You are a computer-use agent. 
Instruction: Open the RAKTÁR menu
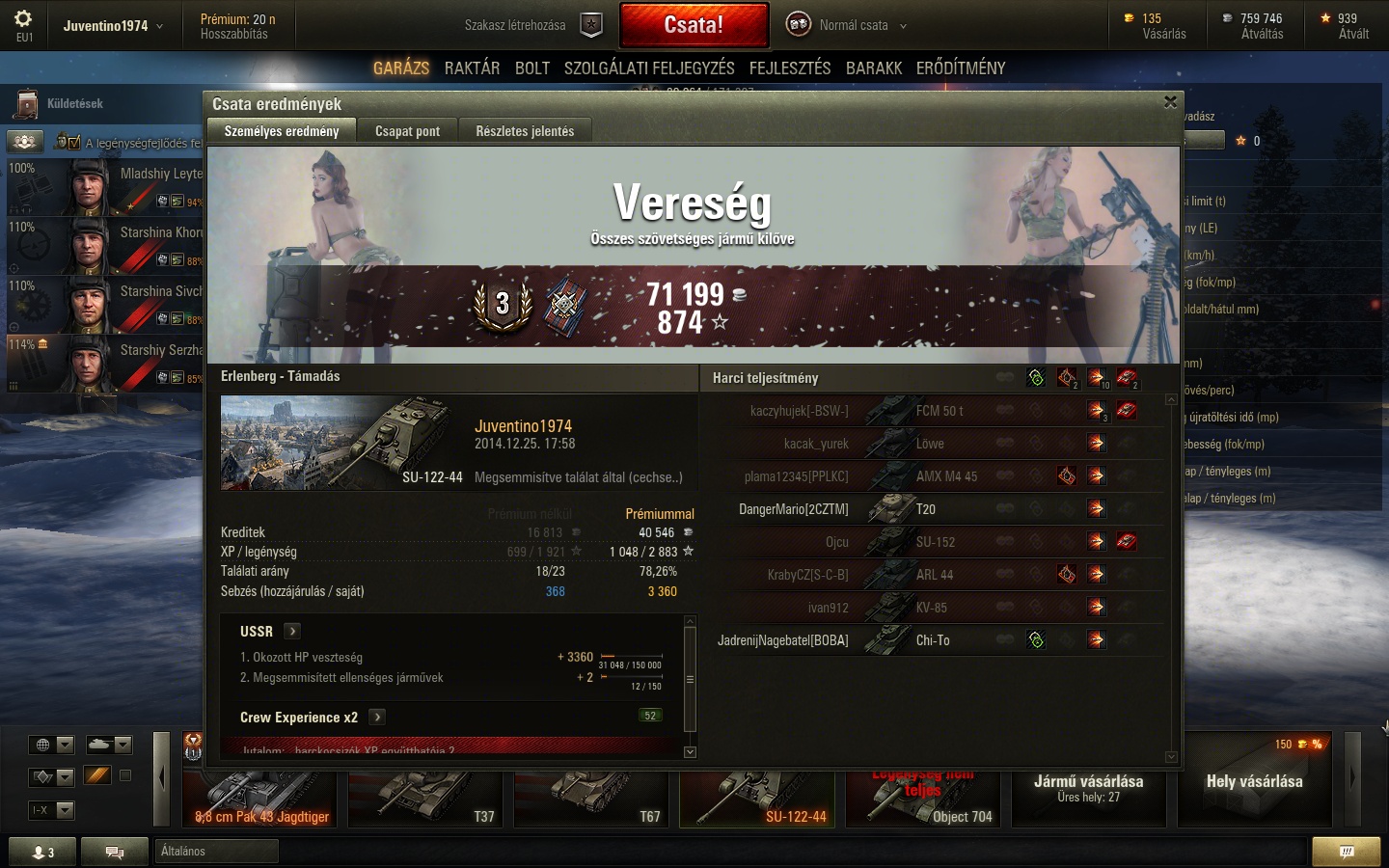point(472,68)
